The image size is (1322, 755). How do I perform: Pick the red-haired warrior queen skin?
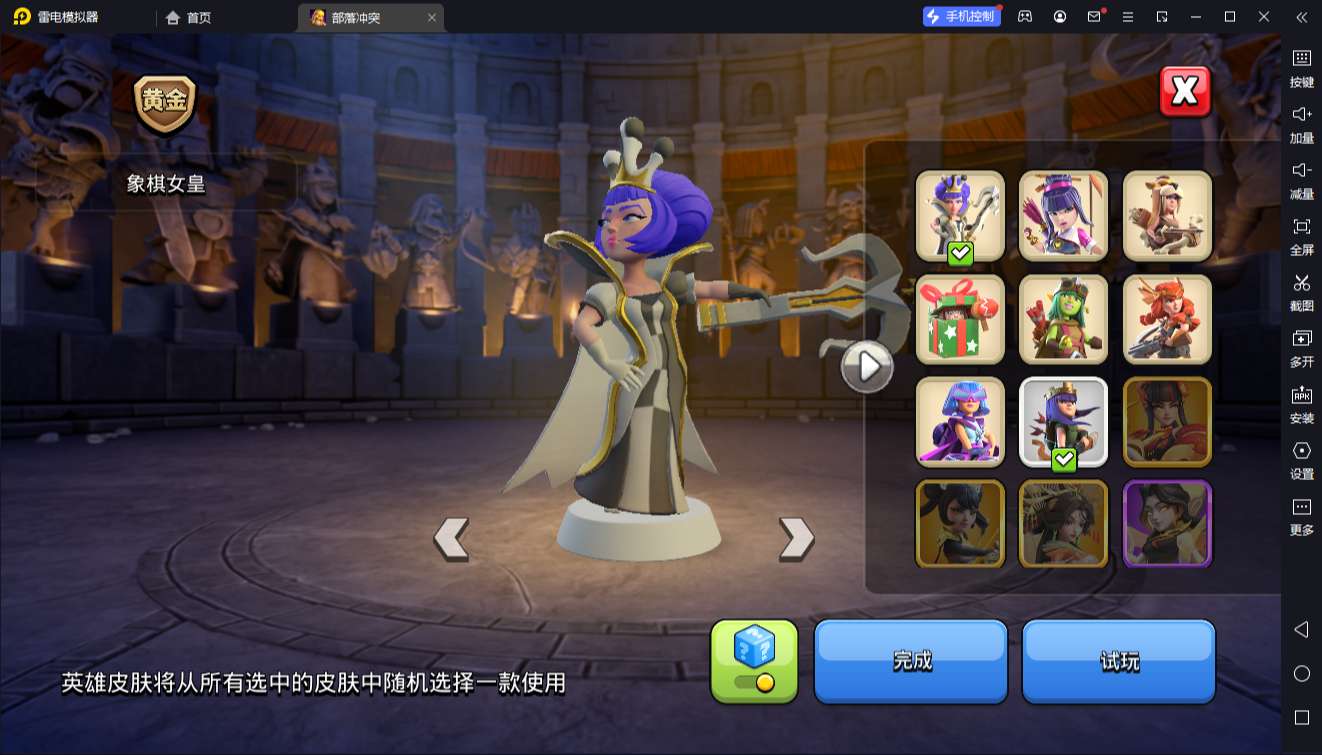pyautogui.click(x=1167, y=319)
